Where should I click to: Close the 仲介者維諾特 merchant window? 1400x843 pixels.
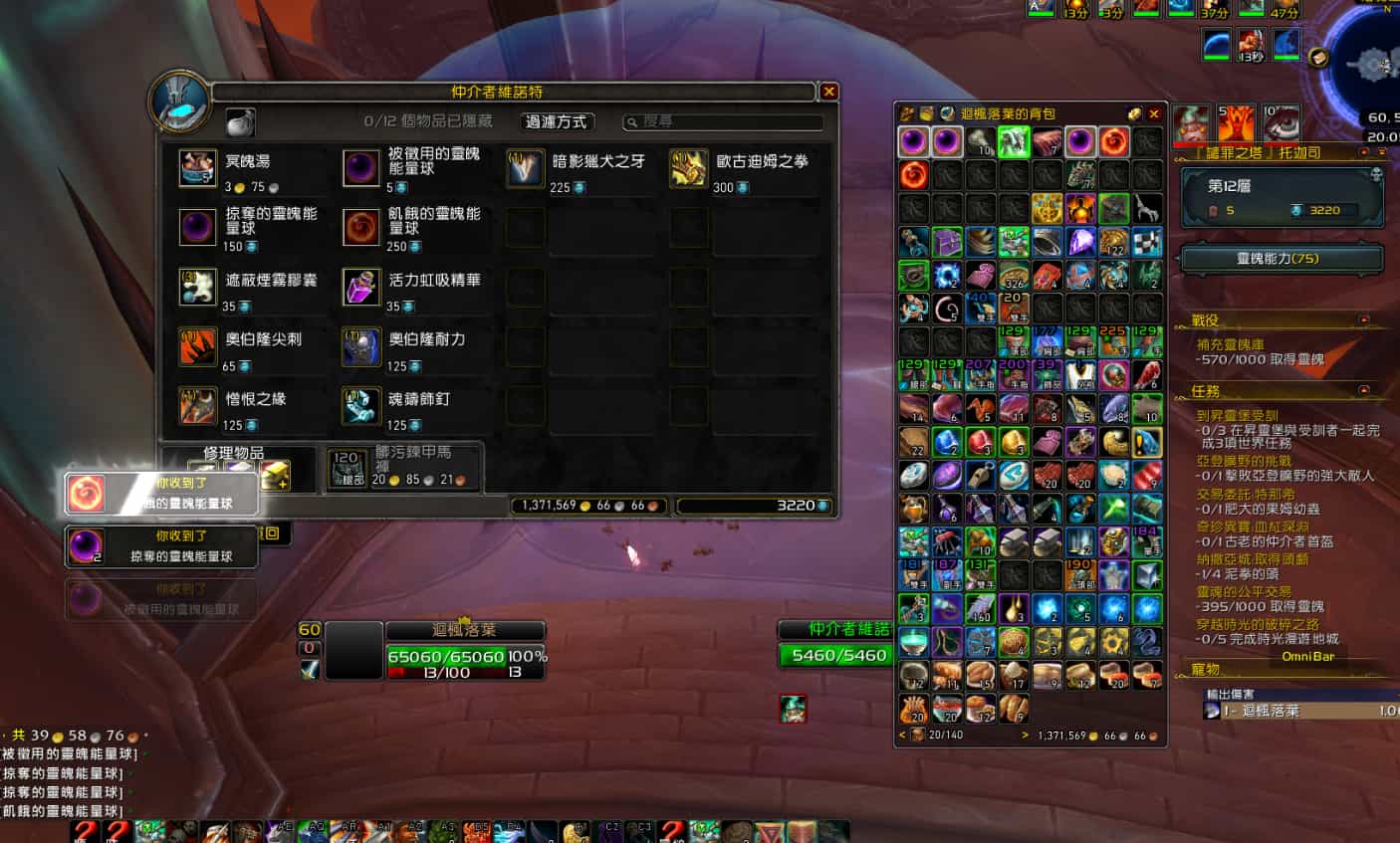(828, 92)
